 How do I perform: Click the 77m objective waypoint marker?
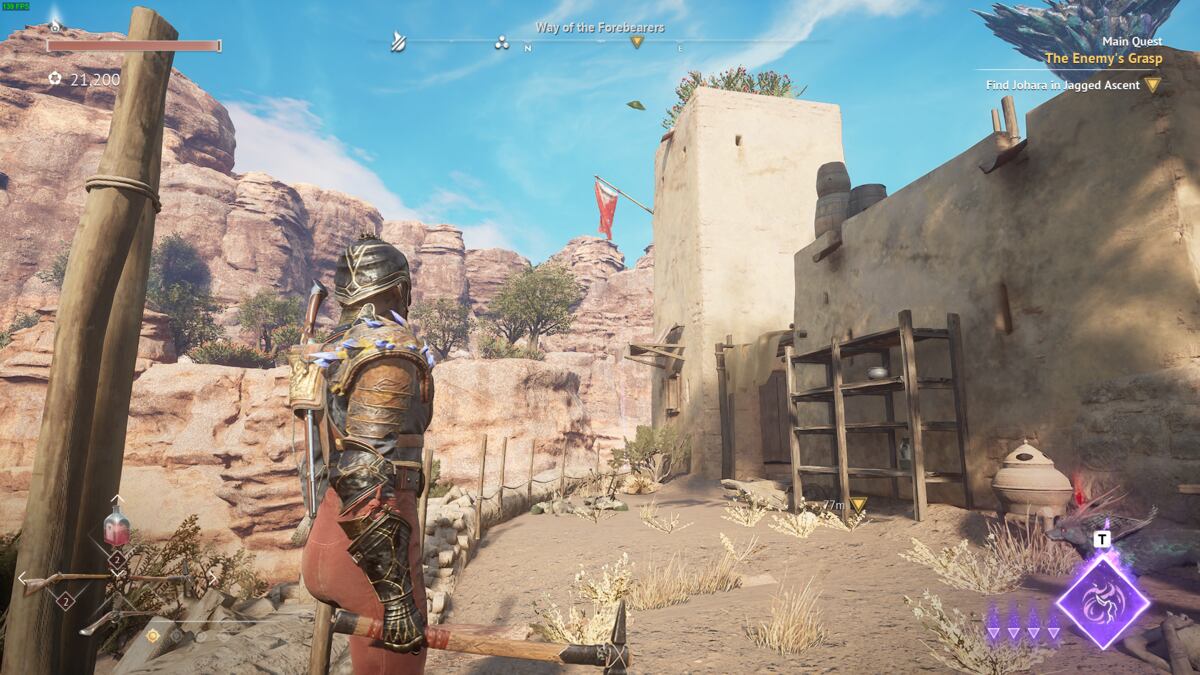tap(857, 505)
